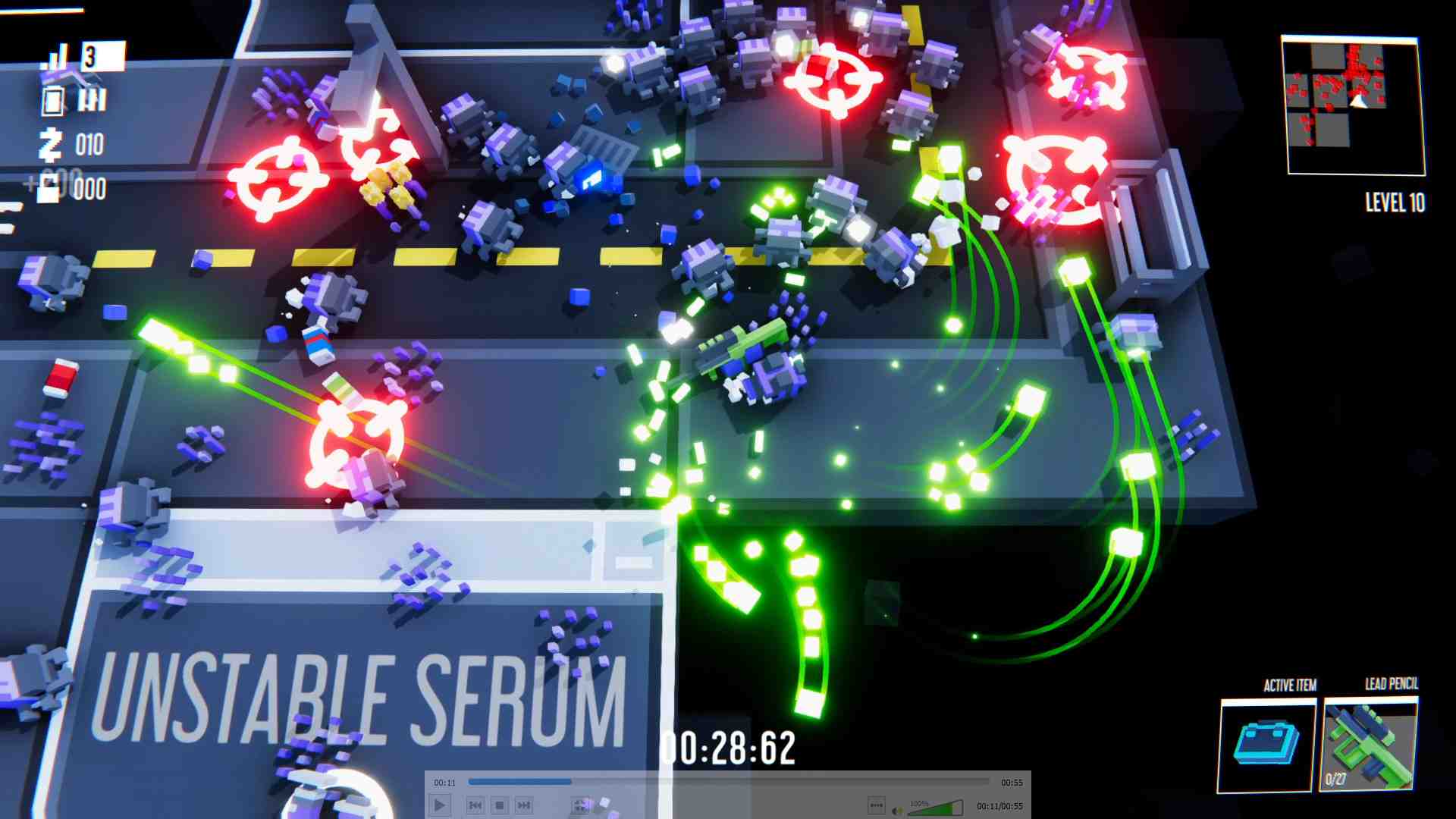Seek on the video progress bar
The width and height of the screenshot is (1456, 819).
click(x=728, y=782)
